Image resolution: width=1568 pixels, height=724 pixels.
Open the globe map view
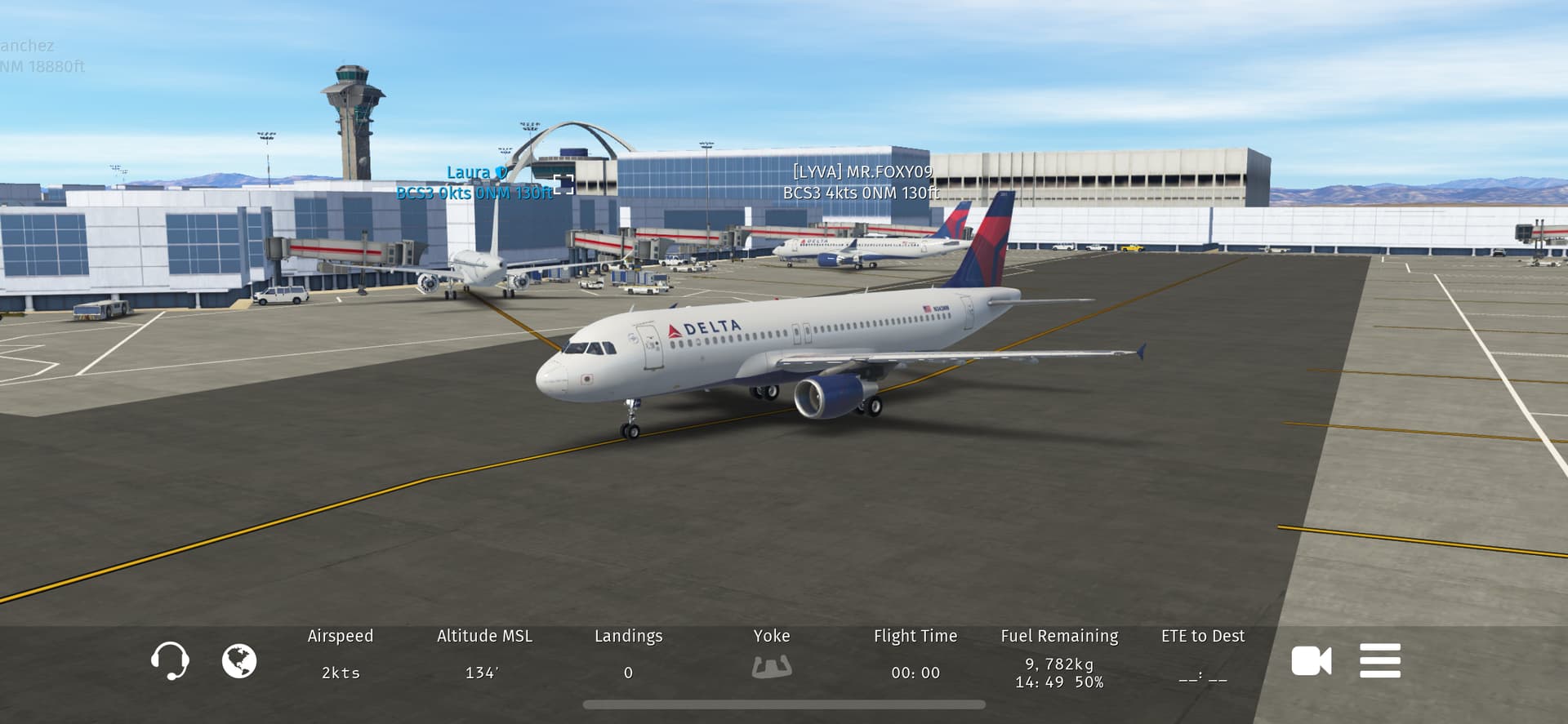pyautogui.click(x=239, y=660)
